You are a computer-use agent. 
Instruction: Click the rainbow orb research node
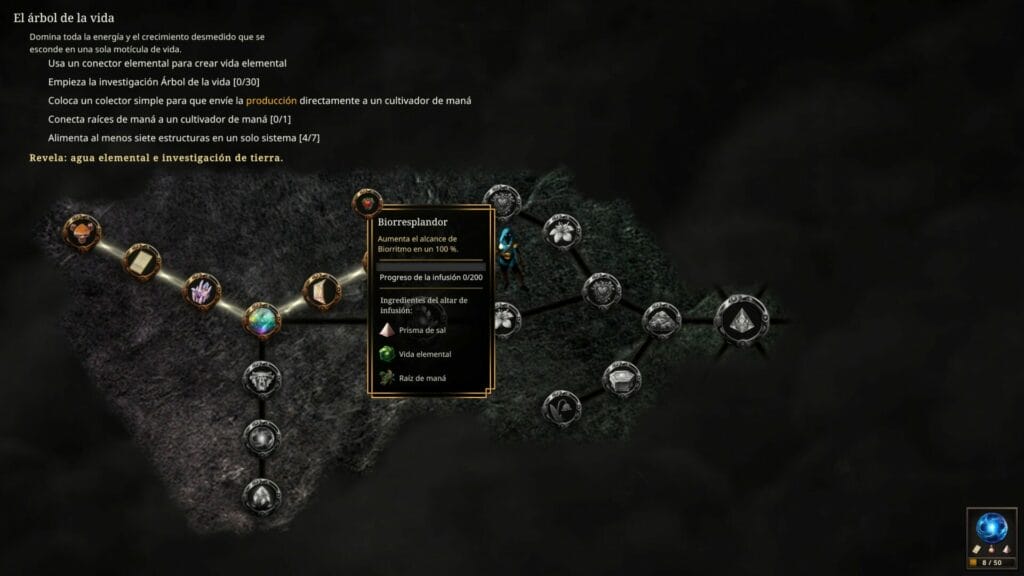[x=262, y=319]
